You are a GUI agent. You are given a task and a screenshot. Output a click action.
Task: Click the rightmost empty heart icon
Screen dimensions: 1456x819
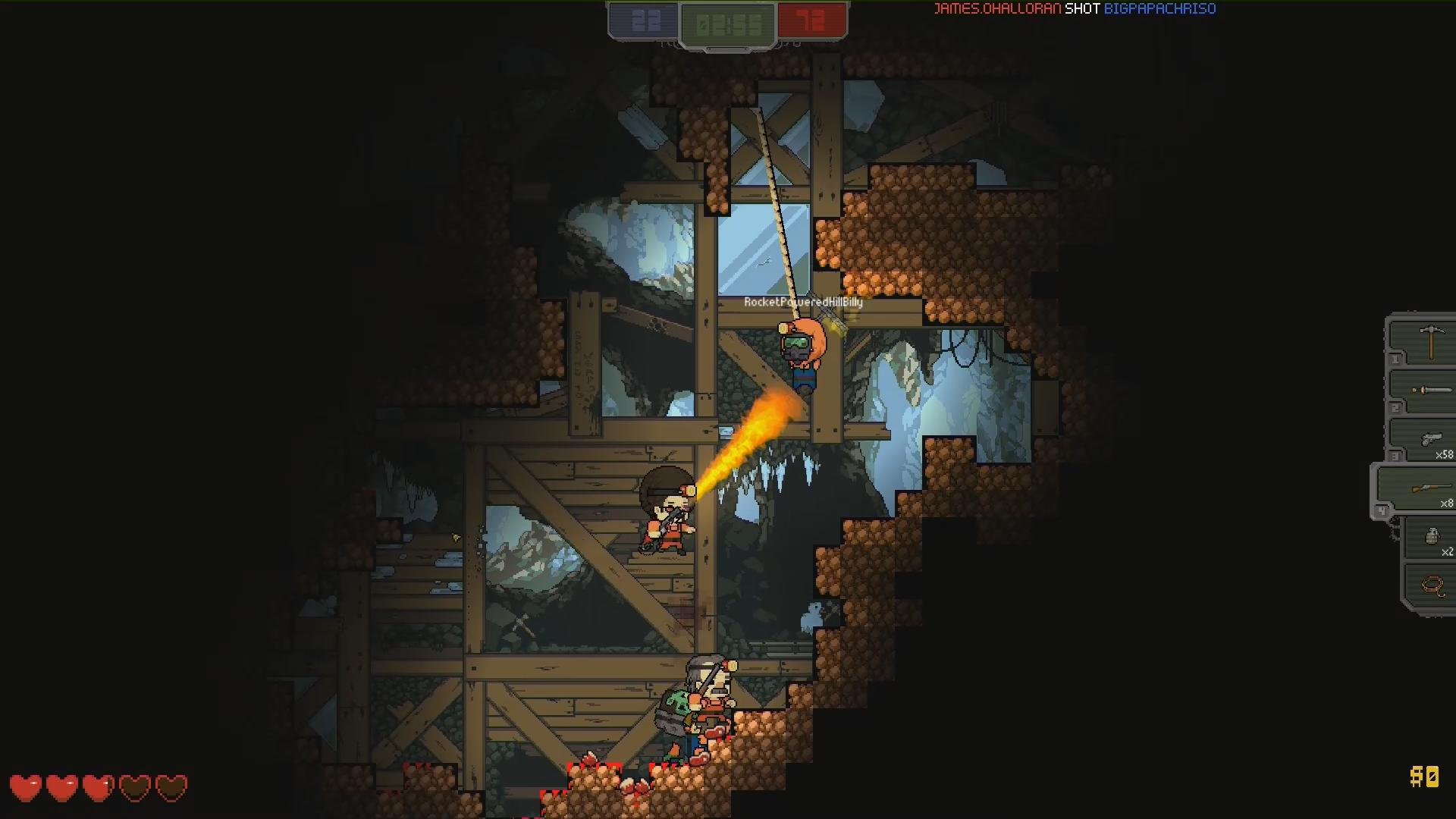pos(172,788)
